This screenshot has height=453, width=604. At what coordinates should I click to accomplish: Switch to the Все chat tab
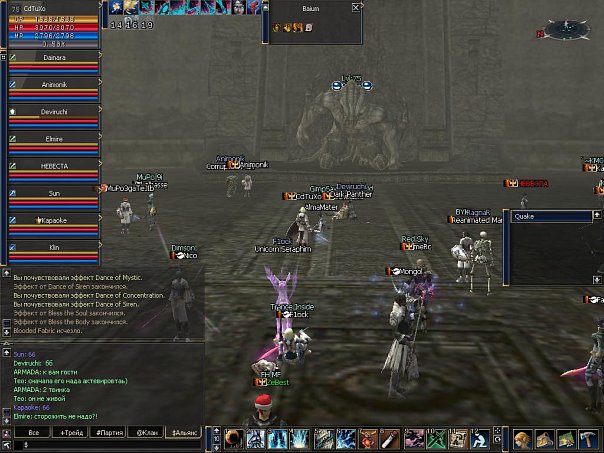pos(33,432)
